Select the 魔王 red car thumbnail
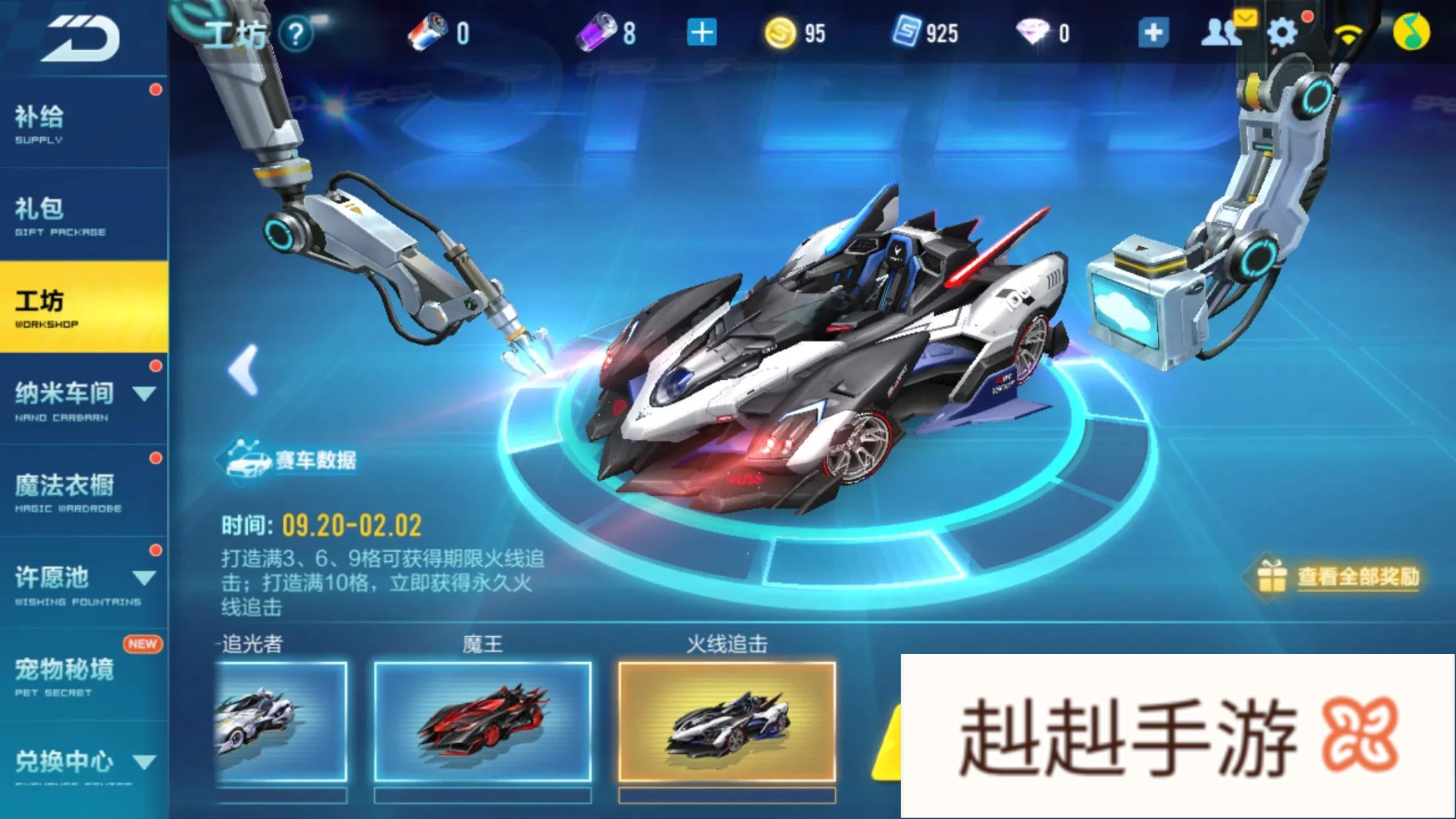 coord(482,721)
